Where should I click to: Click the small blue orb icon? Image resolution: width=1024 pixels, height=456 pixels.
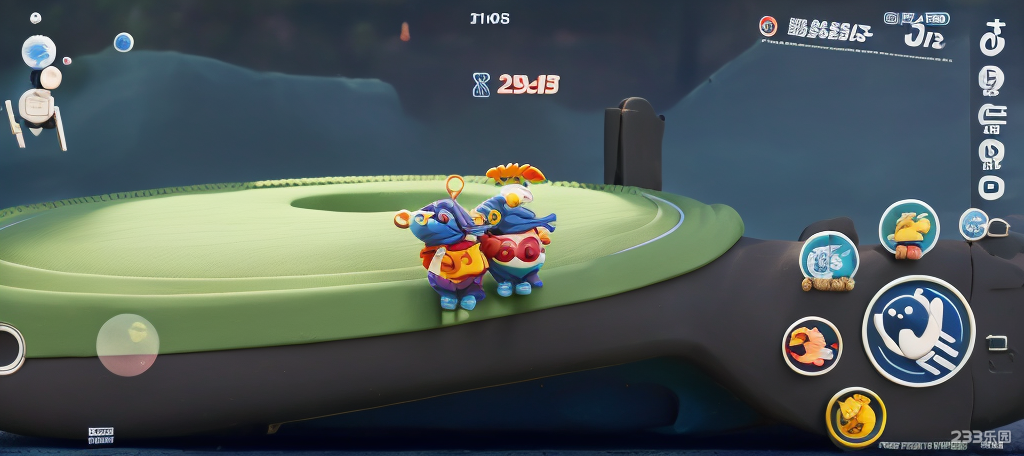(123, 42)
